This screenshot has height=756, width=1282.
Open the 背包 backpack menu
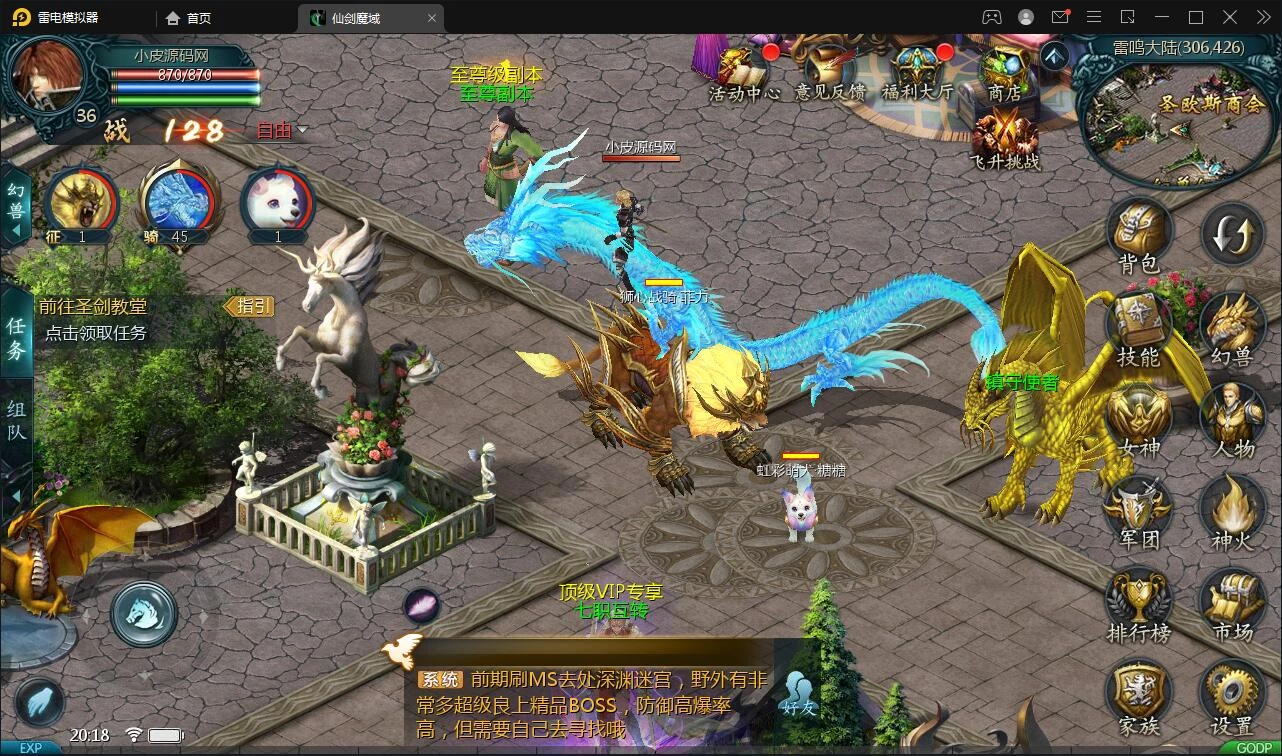click(1138, 234)
